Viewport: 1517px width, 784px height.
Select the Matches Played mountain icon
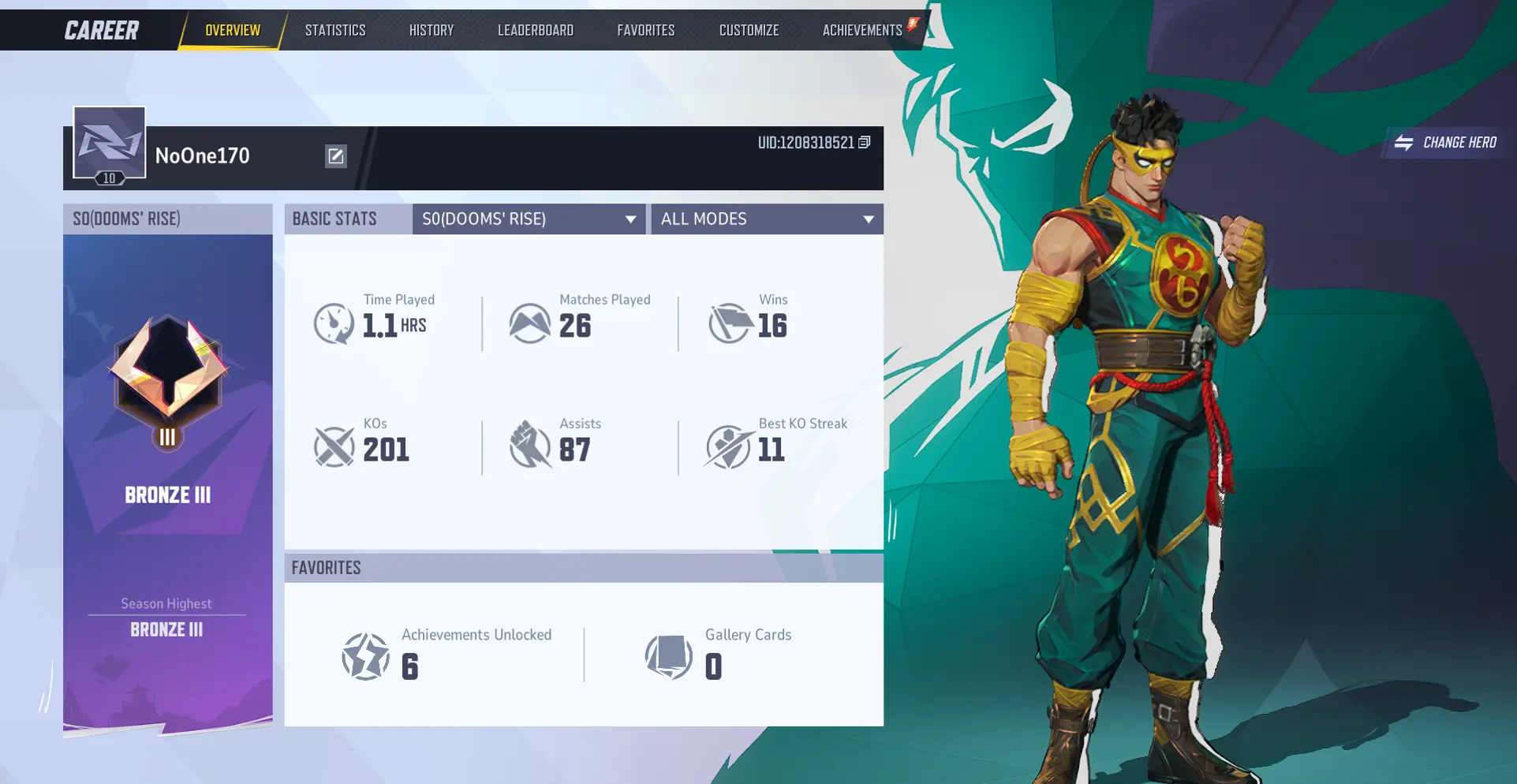tap(530, 323)
